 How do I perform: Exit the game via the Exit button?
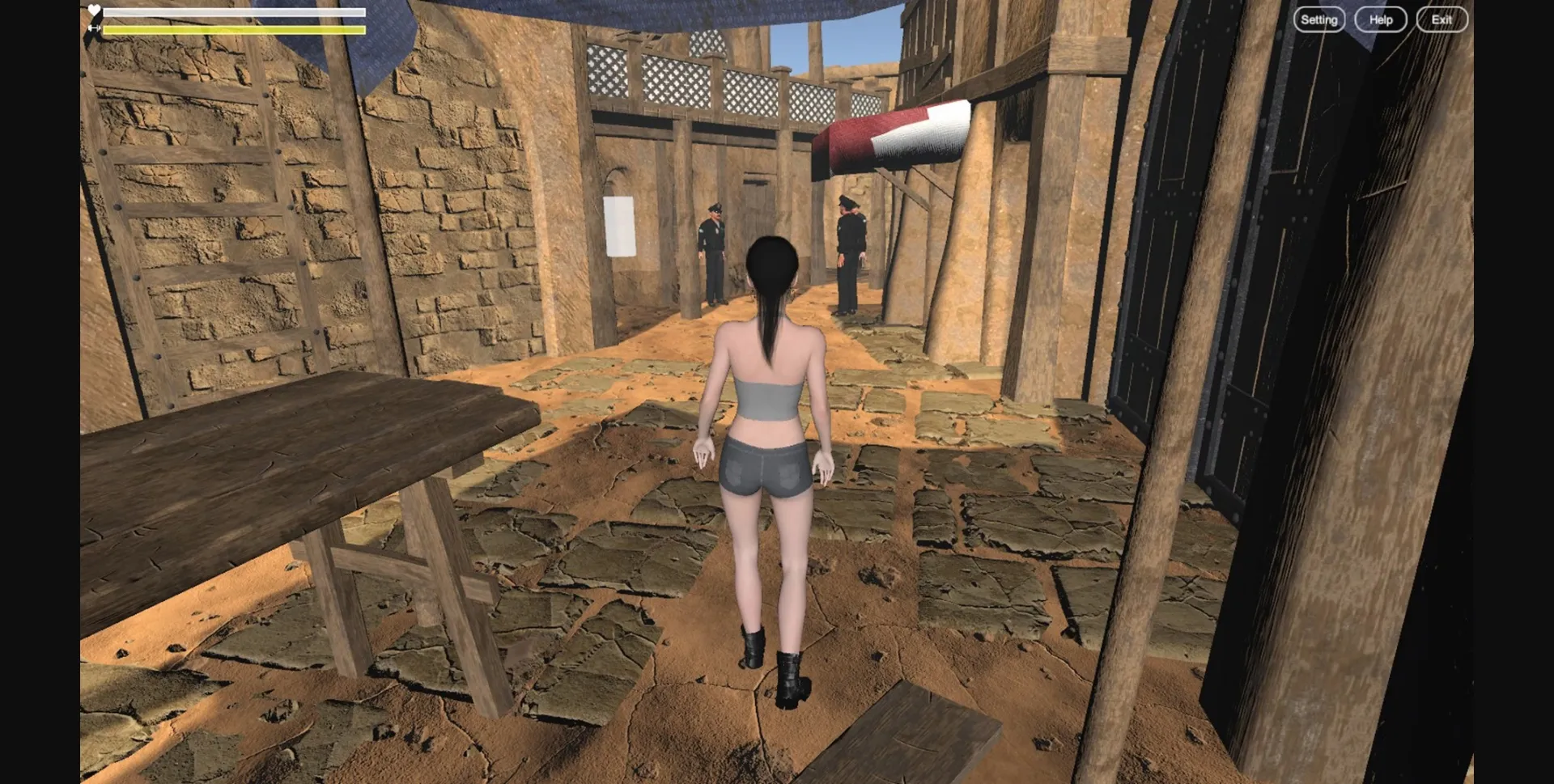click(x=1441, y=19)
